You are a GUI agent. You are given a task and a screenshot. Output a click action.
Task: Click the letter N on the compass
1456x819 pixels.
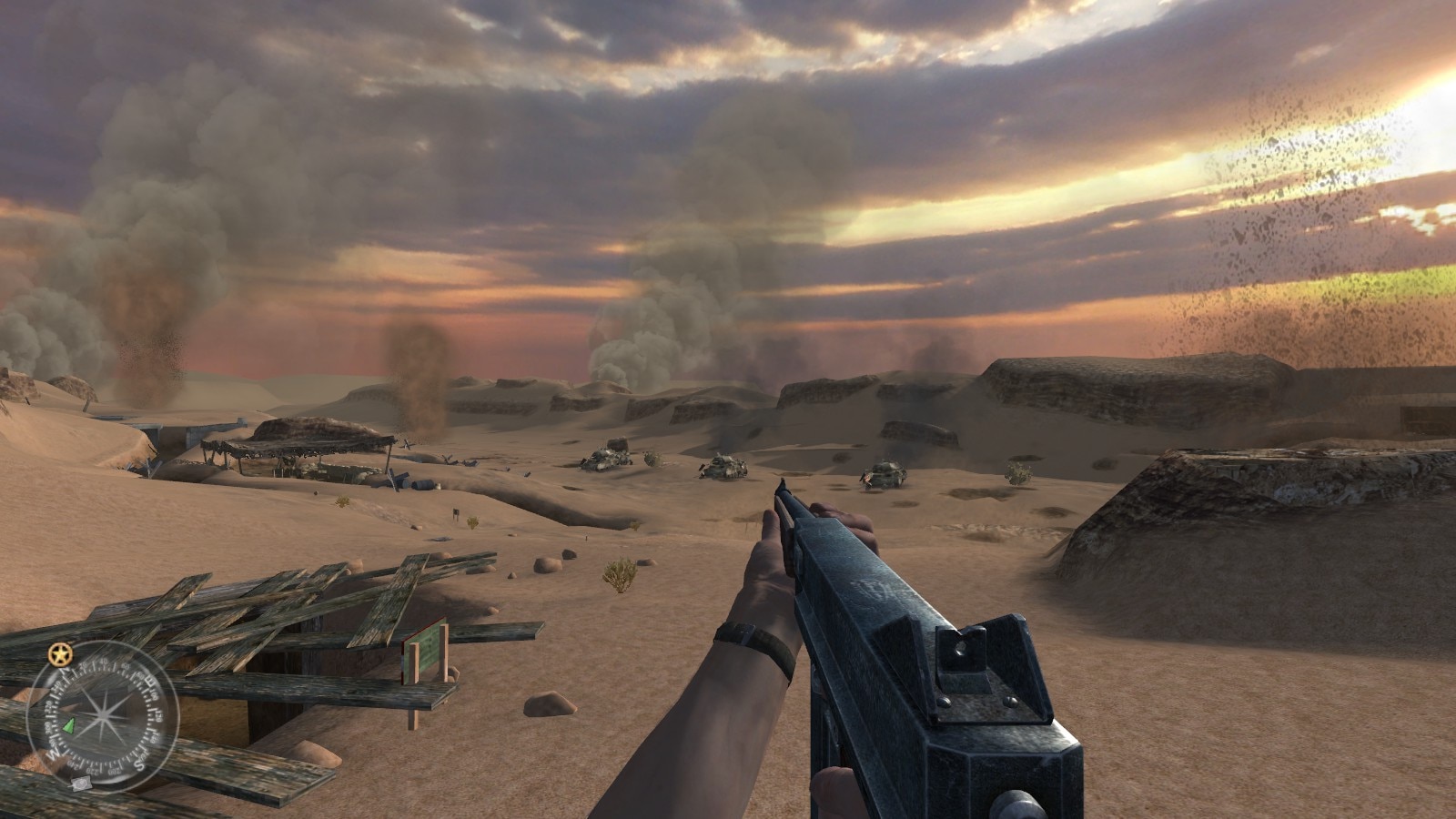[64, 670]
